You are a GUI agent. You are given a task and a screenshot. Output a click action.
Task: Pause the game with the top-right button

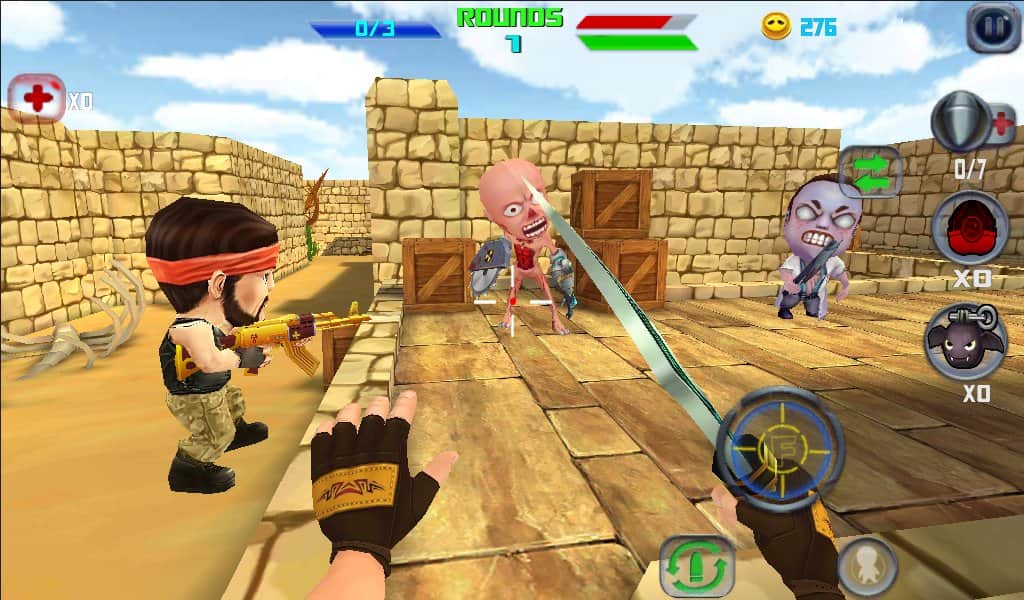click(x=993, y=27)
